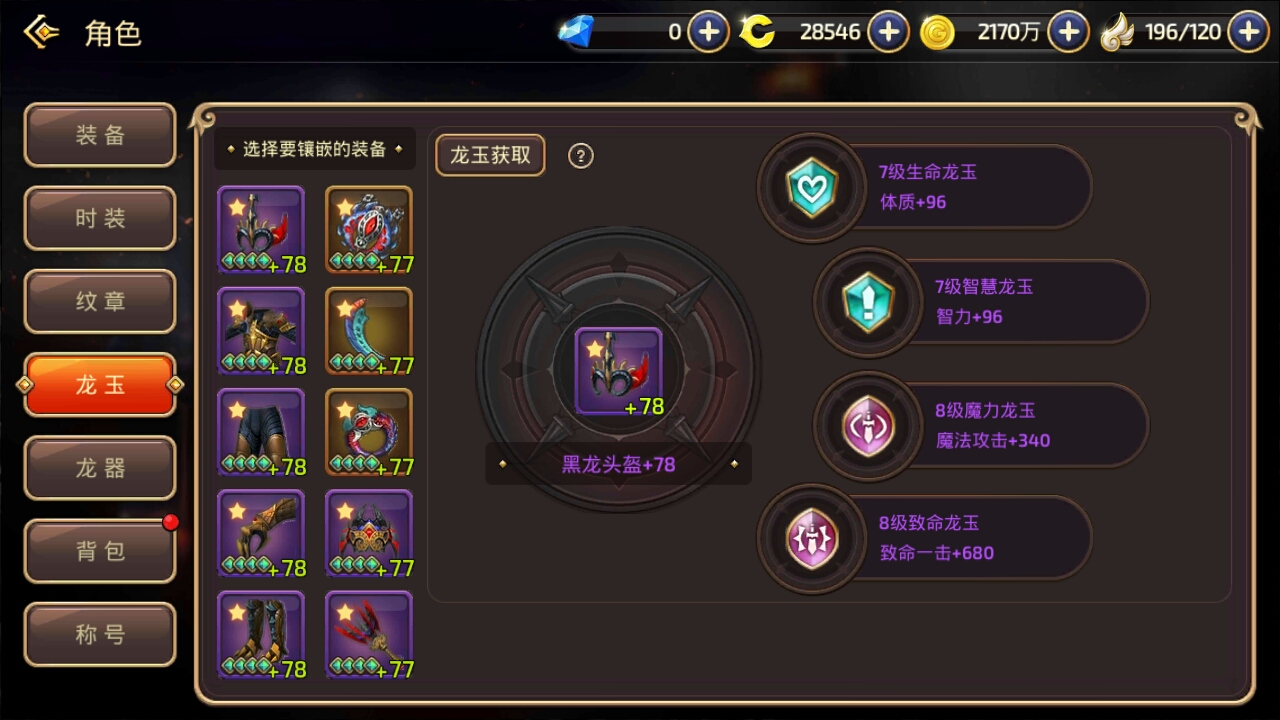Select the 7级智慧龙玉 slot

(x=867, y=301)
